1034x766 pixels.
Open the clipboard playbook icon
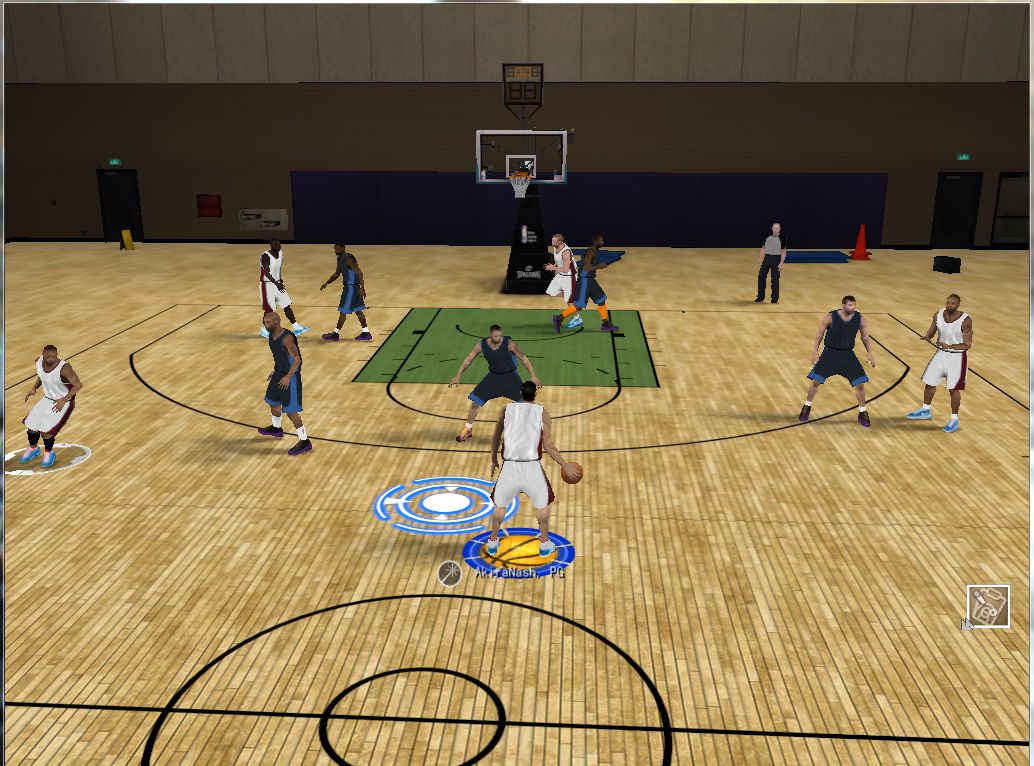(x=988, y=606)
